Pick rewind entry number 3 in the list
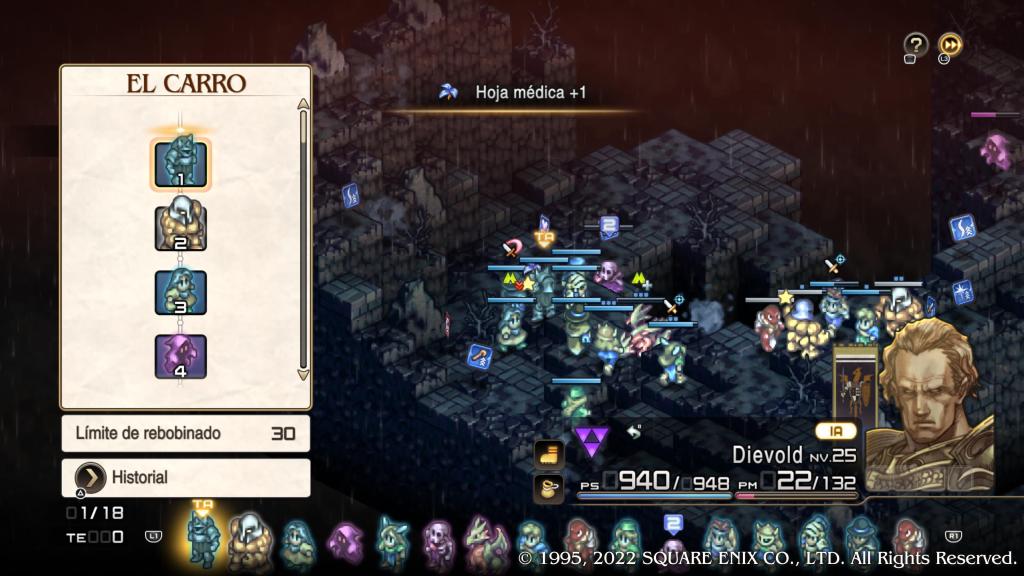 [x=180, y=292]
